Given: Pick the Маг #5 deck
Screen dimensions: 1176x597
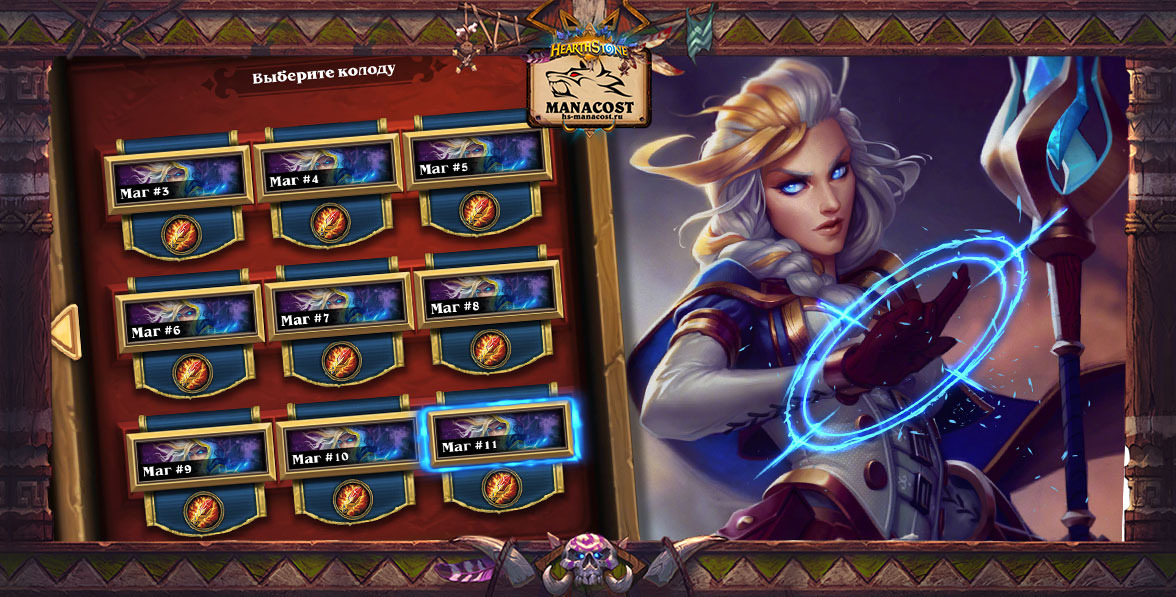Looking at the screenshot, I should pyautogui.click(x=478, y=158).
